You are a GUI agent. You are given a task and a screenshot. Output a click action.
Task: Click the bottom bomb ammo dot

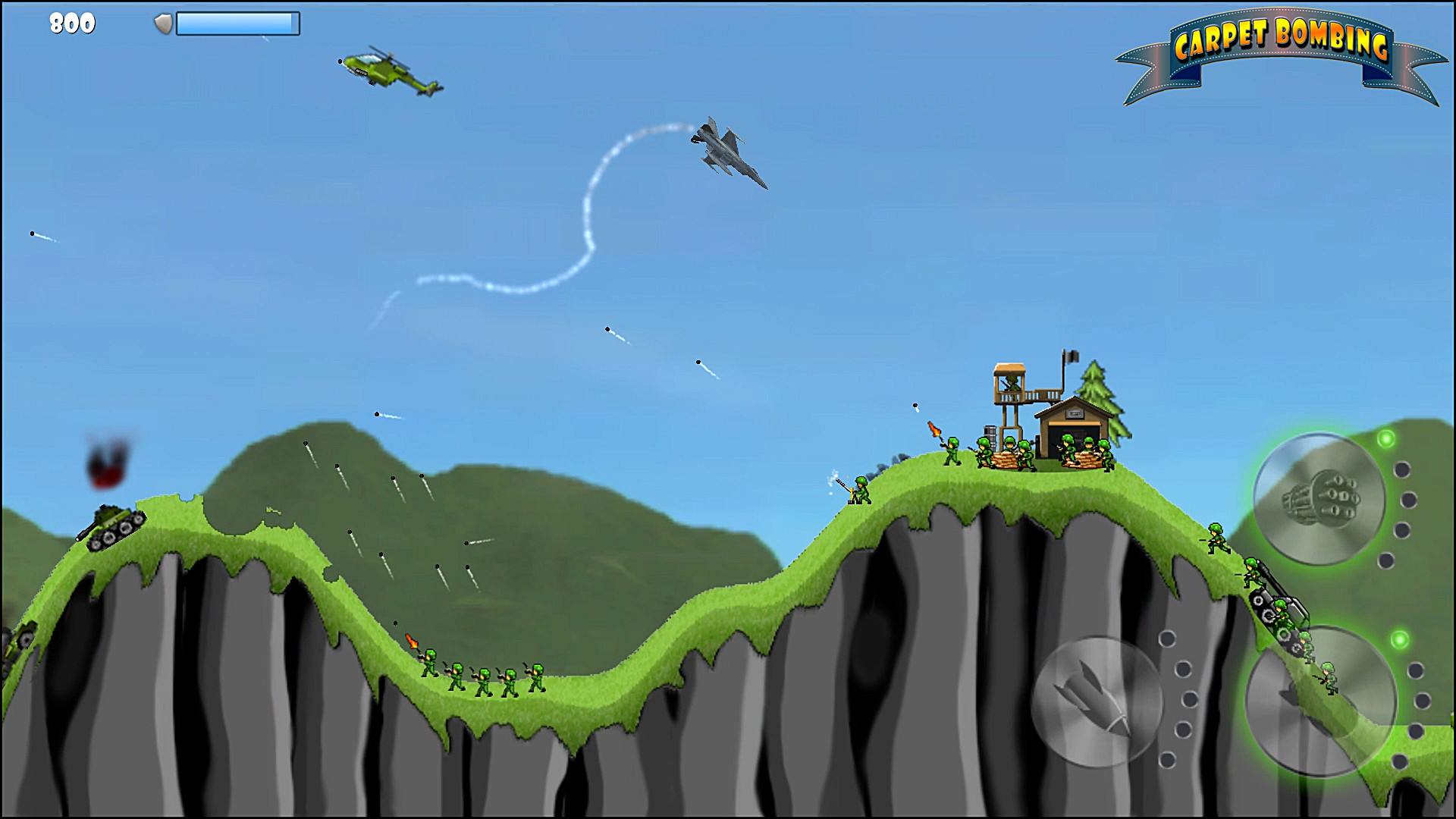coord(1168,761)
